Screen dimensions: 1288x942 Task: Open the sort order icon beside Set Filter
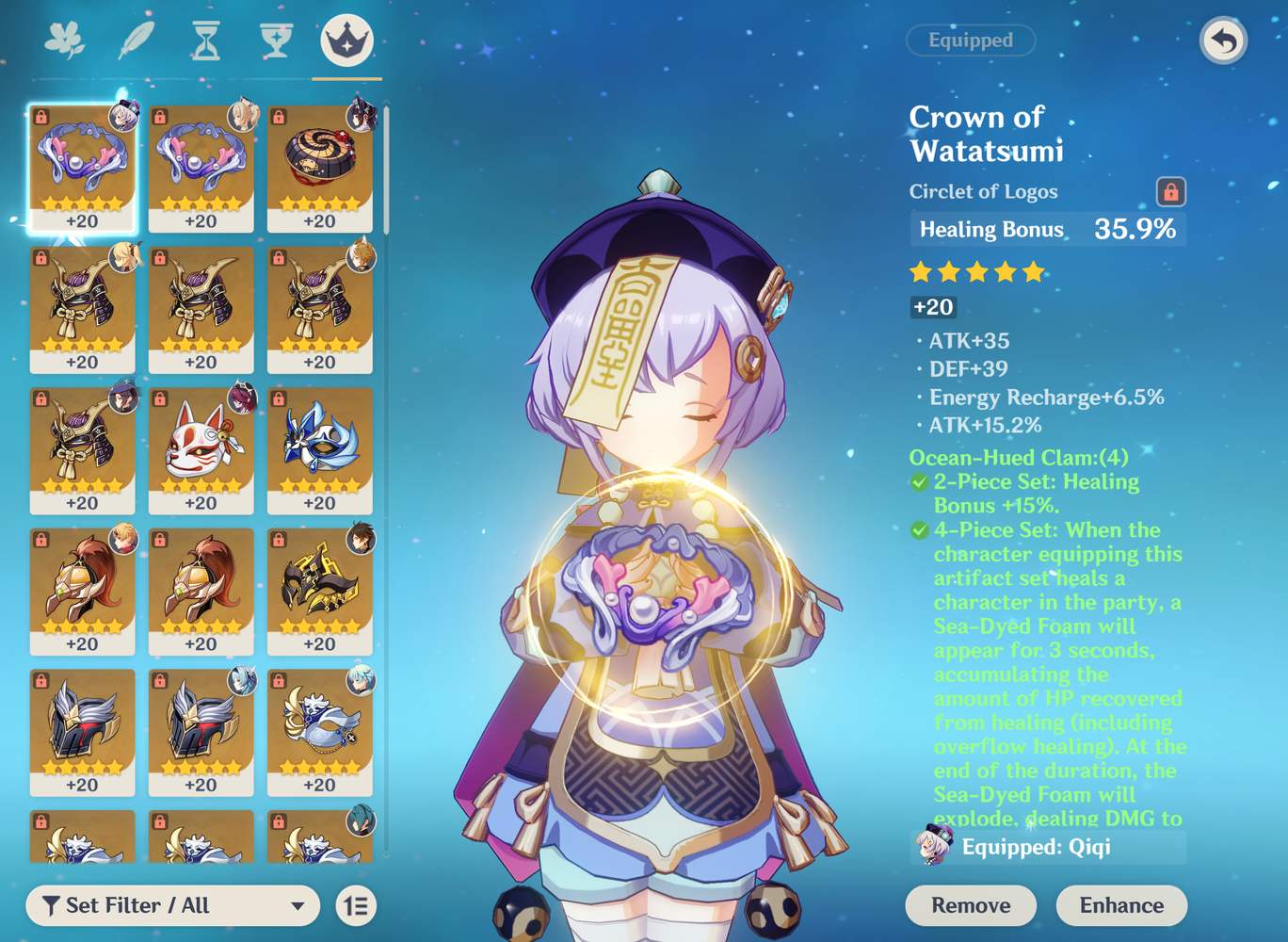point(354,906)
